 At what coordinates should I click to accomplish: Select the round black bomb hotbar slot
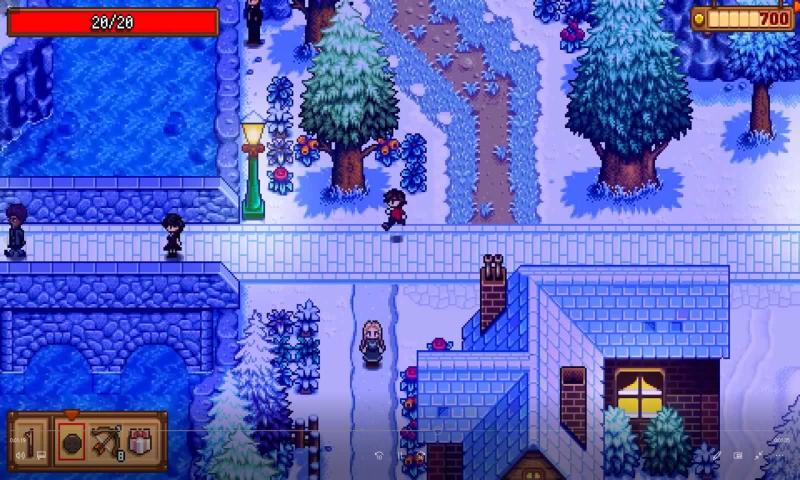(x=71, y=441)
